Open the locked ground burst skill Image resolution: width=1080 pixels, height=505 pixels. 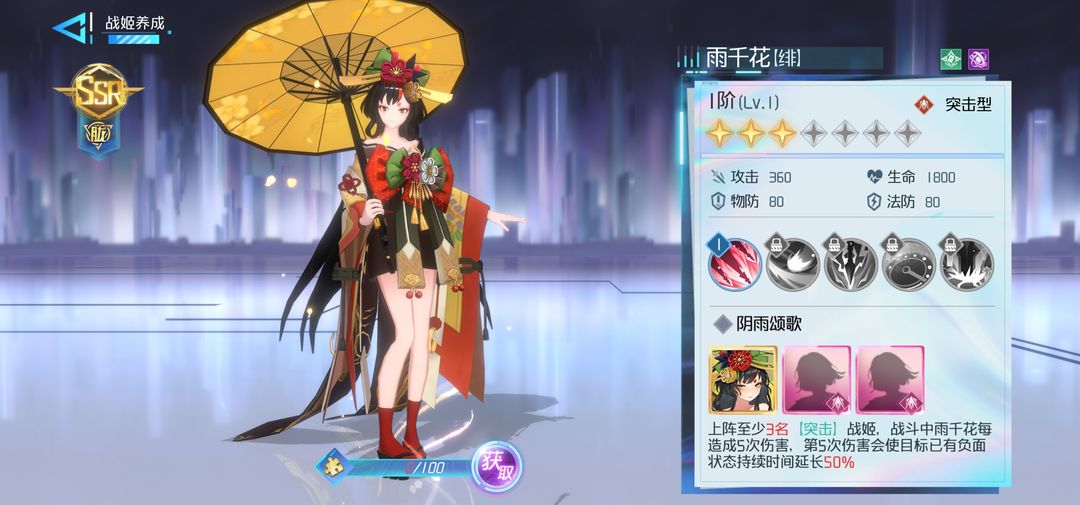tap(966, 264)
